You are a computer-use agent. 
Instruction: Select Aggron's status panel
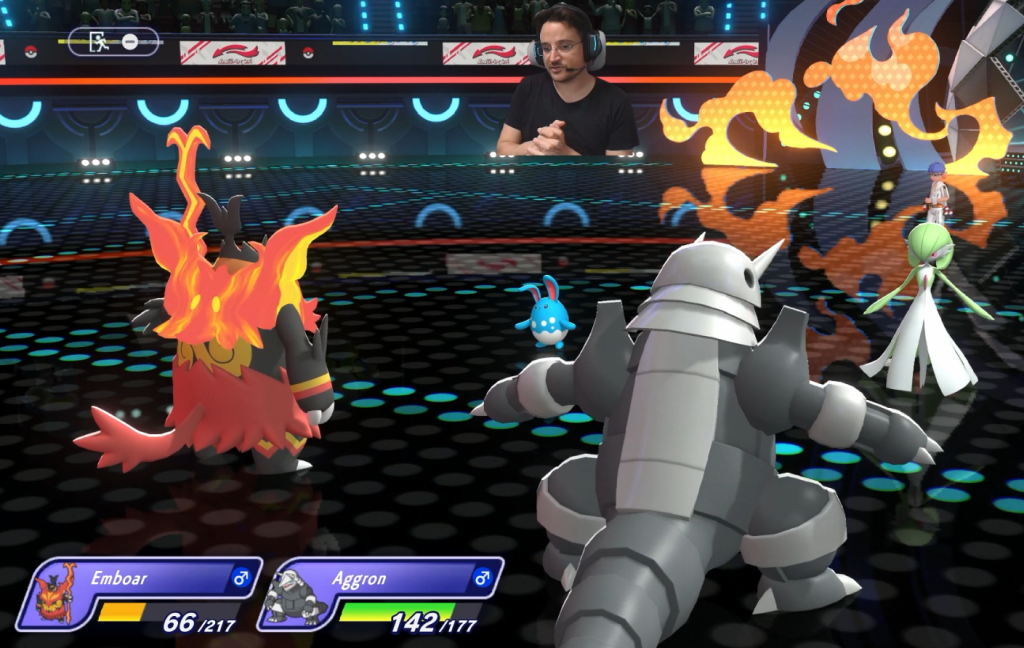click(x=380, y=594)
